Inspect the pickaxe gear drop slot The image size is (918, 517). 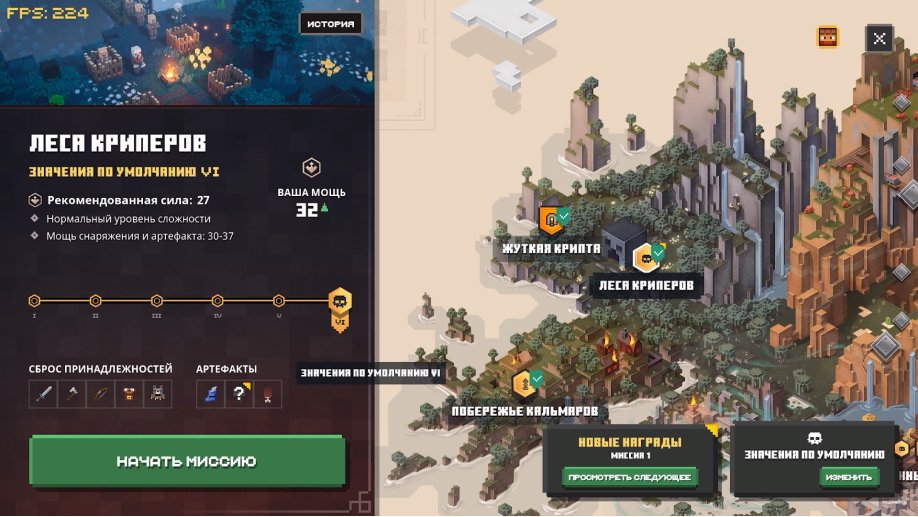click(x=72, y=394)
